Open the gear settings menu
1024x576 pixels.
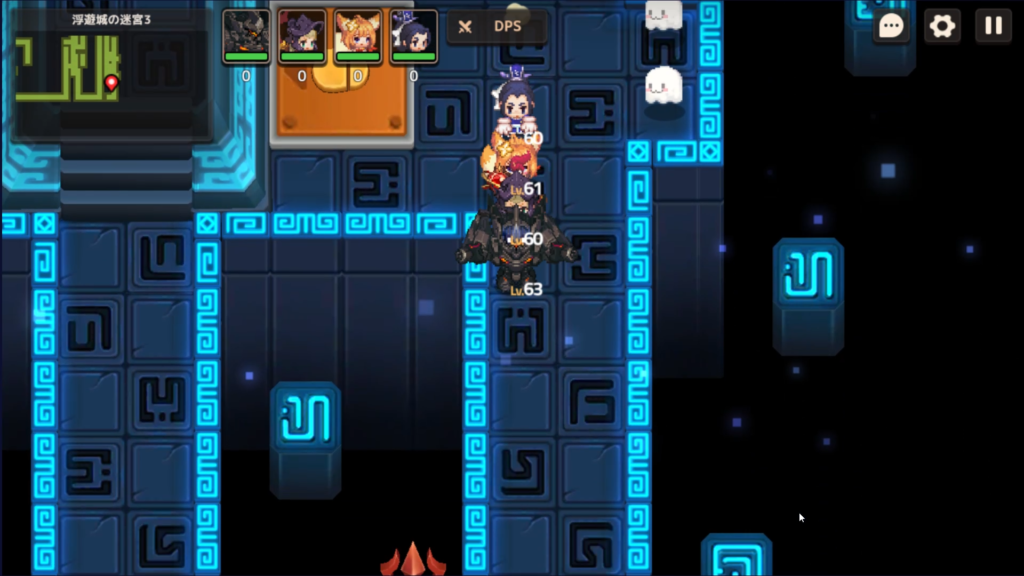coord(942,26)
